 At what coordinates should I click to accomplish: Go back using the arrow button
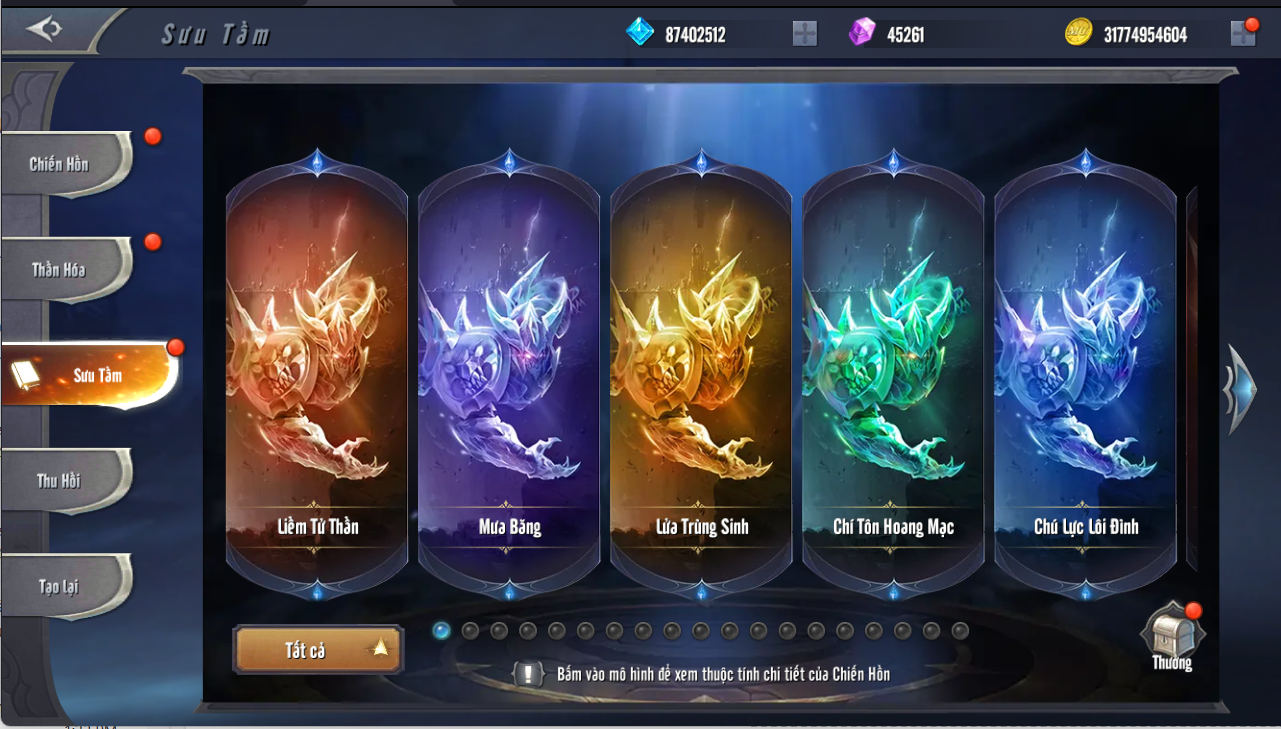pos(45,29)
